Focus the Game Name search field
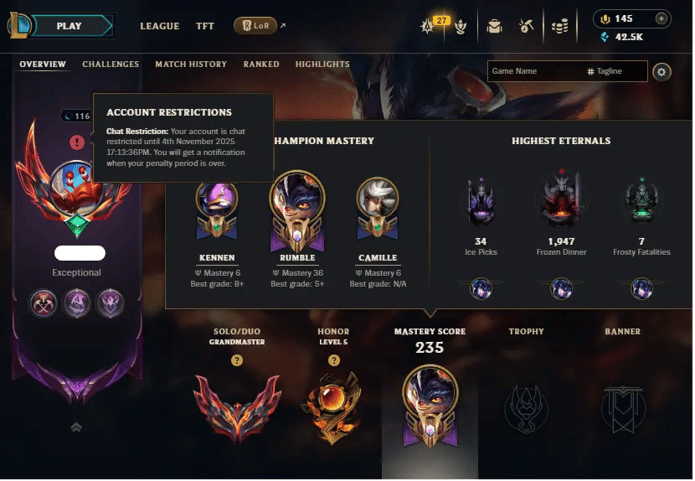The image size is (695, 481). tap(535, 71)
